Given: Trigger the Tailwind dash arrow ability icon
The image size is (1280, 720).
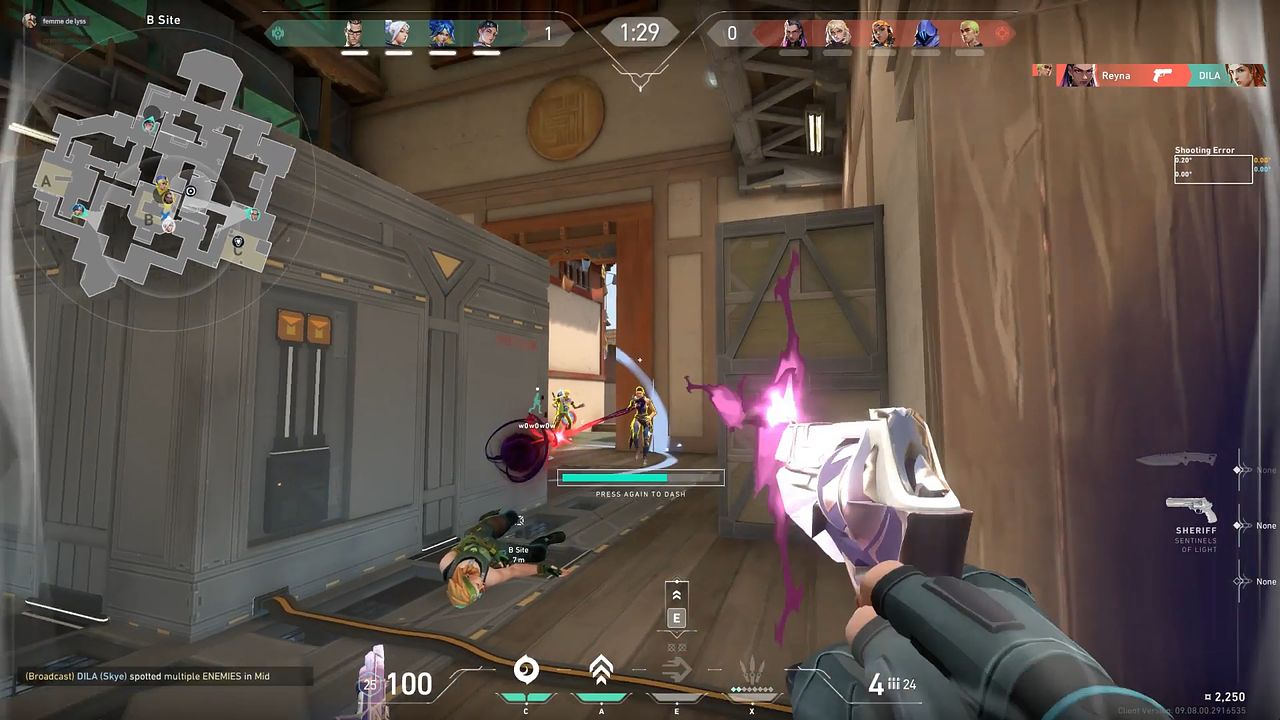Looking at the screenshot, I should (677, 671).
